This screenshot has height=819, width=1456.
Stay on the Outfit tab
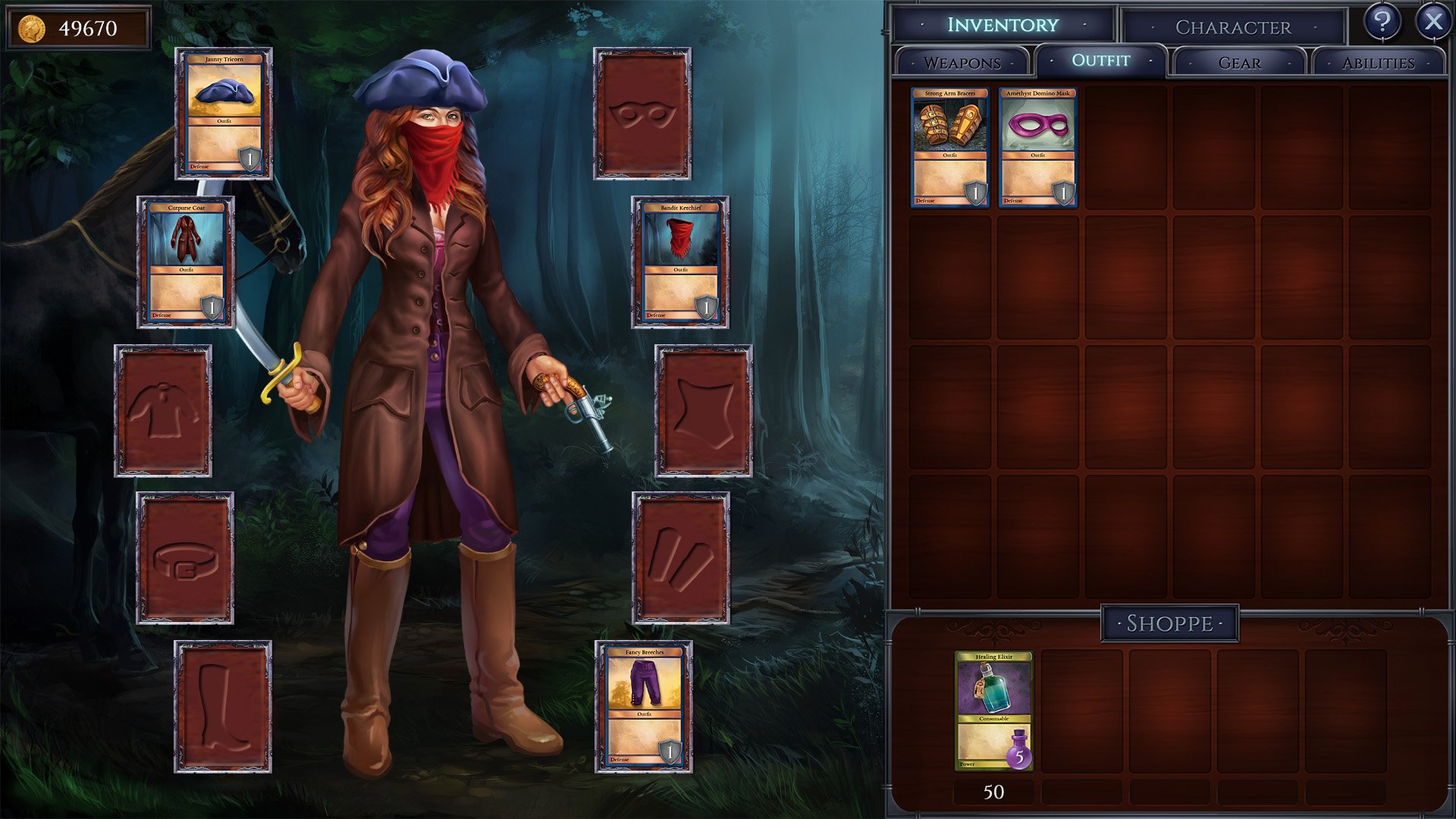pyautogui.click(x=1101, y=61)
